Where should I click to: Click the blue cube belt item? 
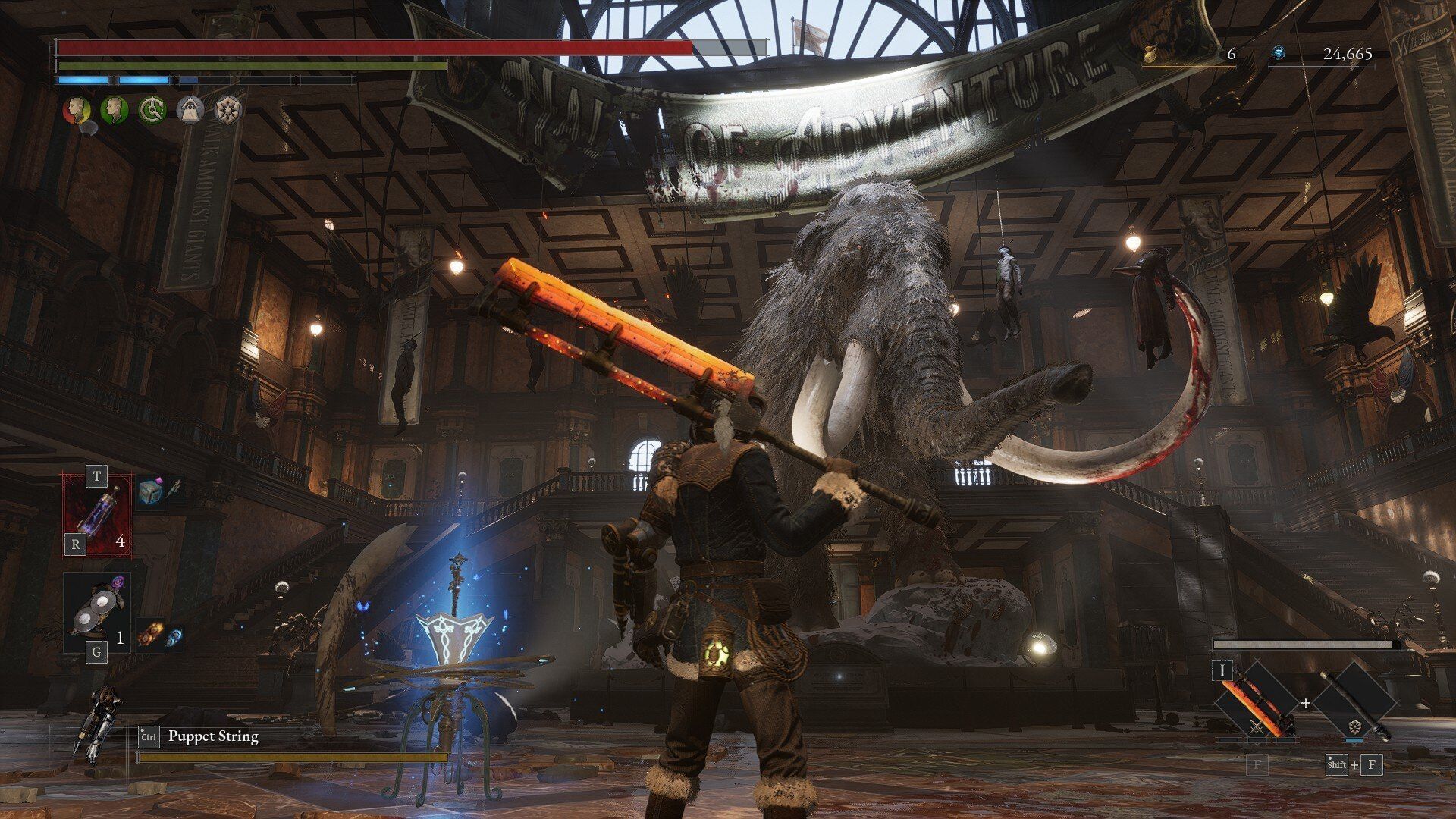[x=151, y=493]
